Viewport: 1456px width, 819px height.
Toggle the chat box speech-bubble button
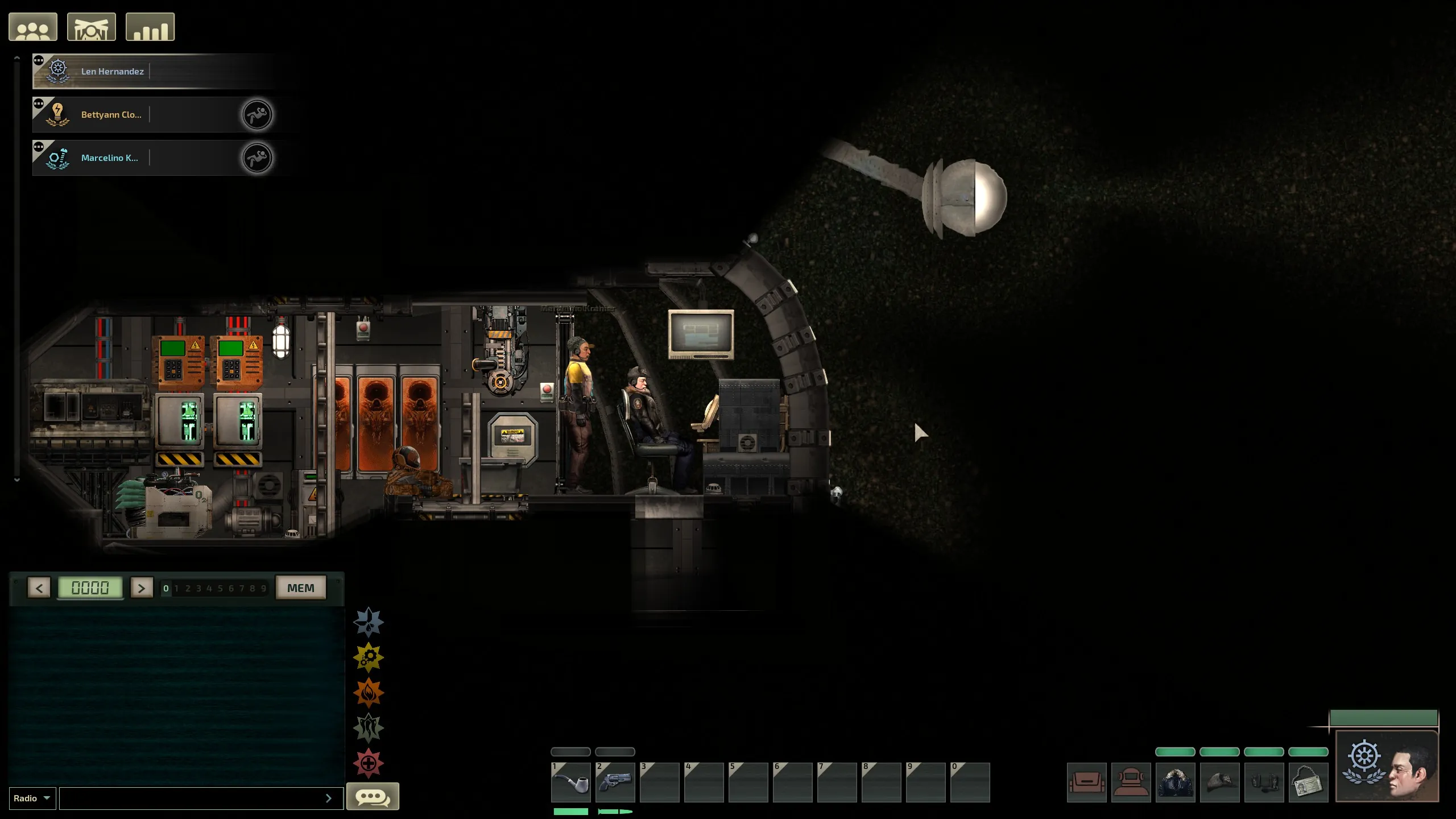(373, 797)
